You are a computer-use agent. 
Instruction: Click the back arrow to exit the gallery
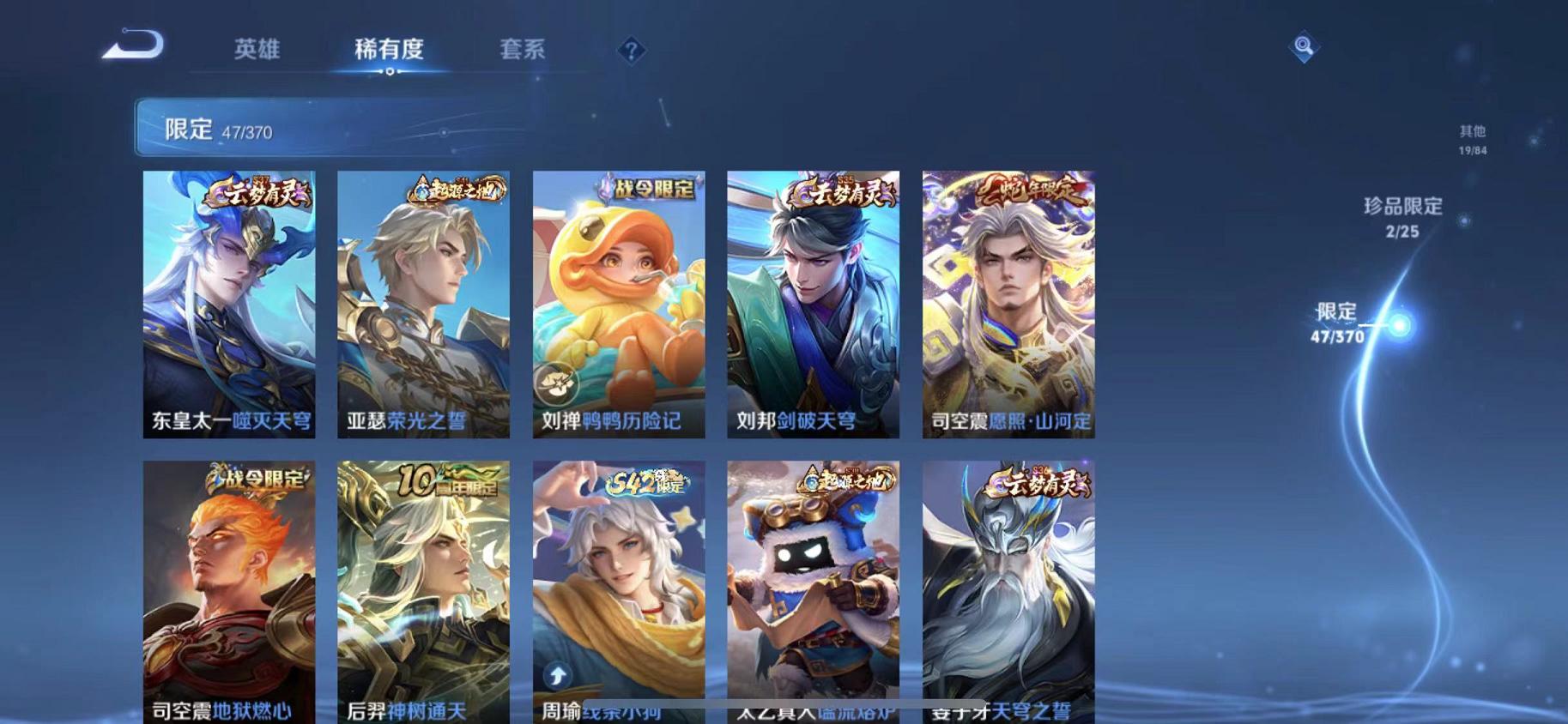coord(130,46)
